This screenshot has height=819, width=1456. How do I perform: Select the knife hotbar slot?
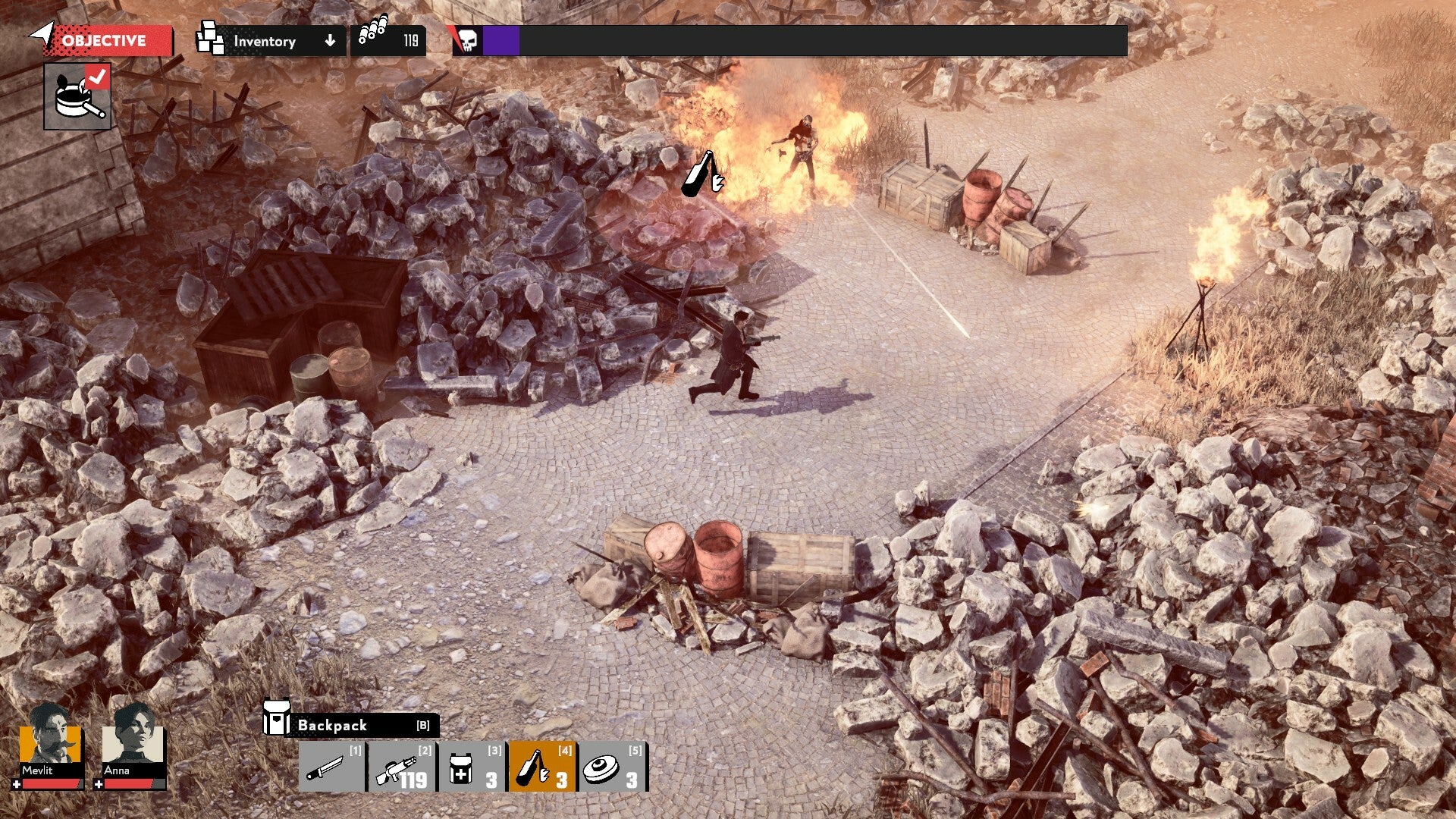pos(332,767)
